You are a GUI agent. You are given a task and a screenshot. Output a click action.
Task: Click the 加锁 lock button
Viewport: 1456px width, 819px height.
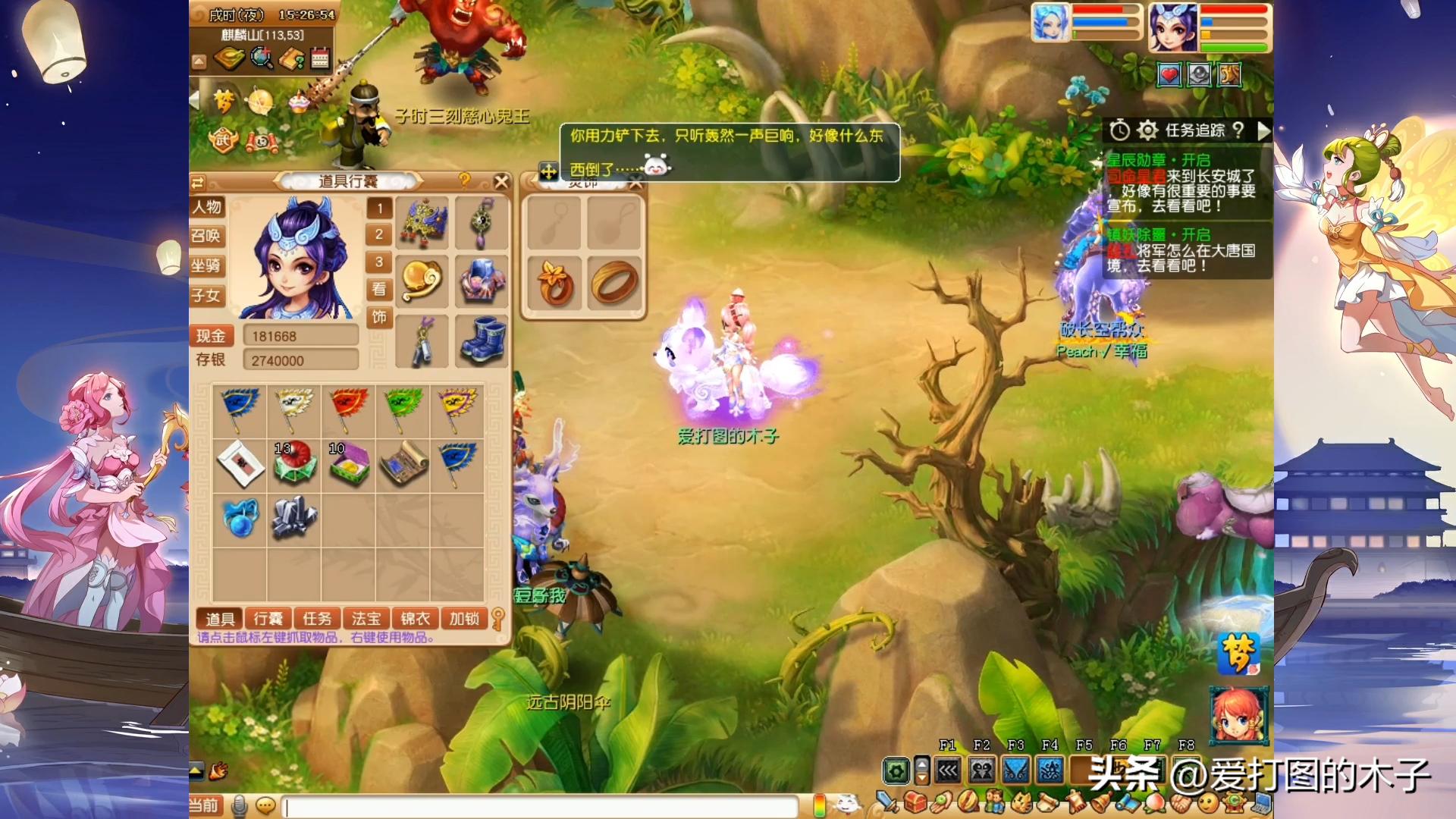pyautogui.click(x=464, y=619)
